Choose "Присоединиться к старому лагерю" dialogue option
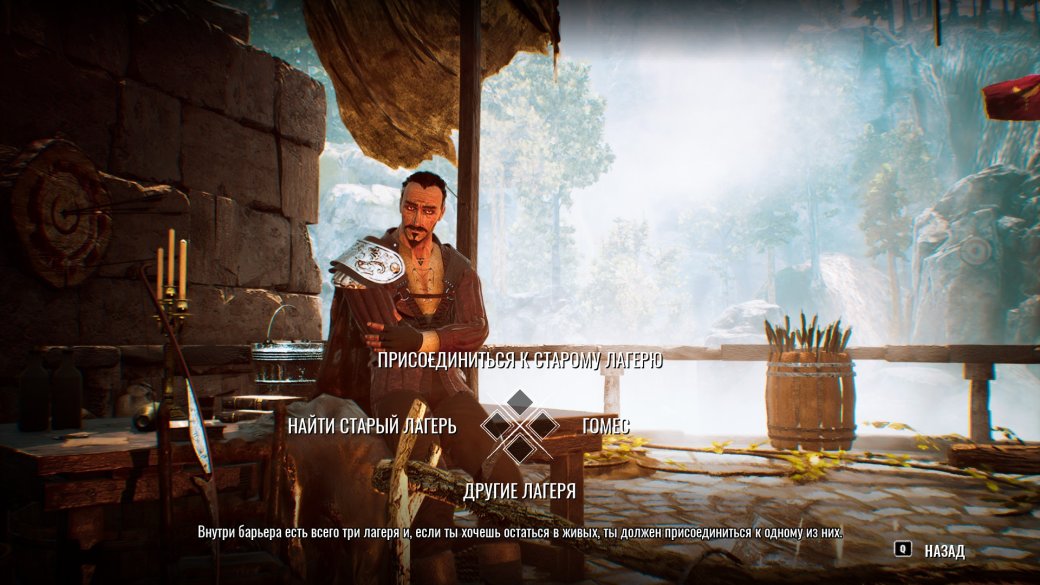This screenshot has height=585, width=1040. pos(520,361)
